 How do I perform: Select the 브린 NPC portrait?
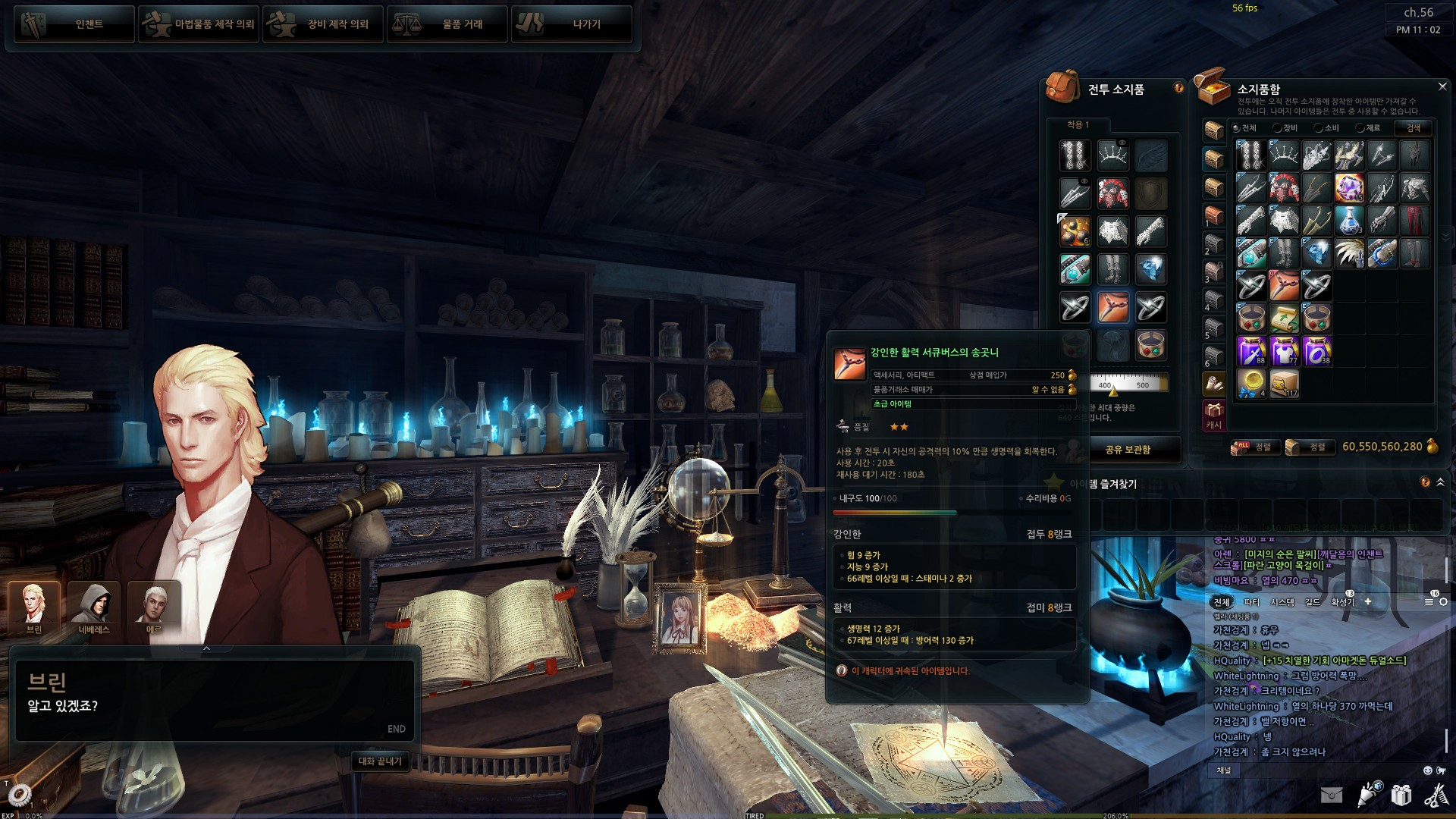(x=34, y=608)
